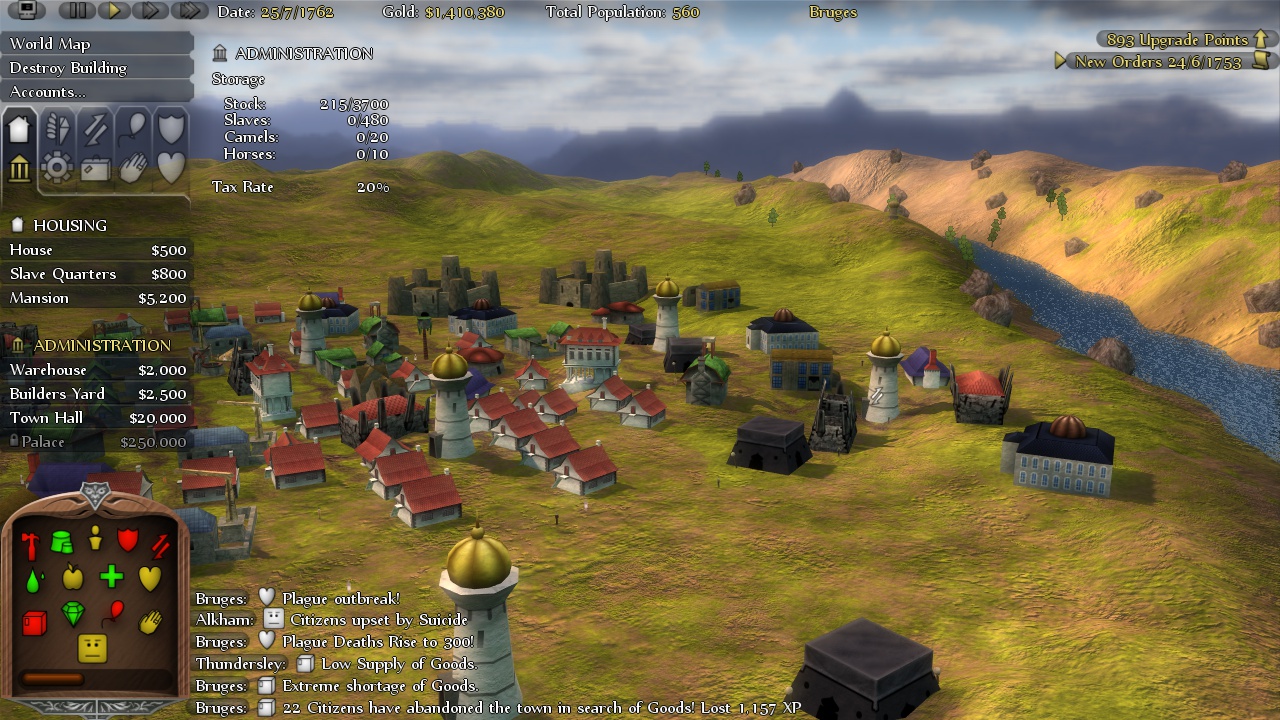The height and width of the screenshot is (720, 1280).
Task: Select the Town Hall purchase entry
Action: point(60,418)
